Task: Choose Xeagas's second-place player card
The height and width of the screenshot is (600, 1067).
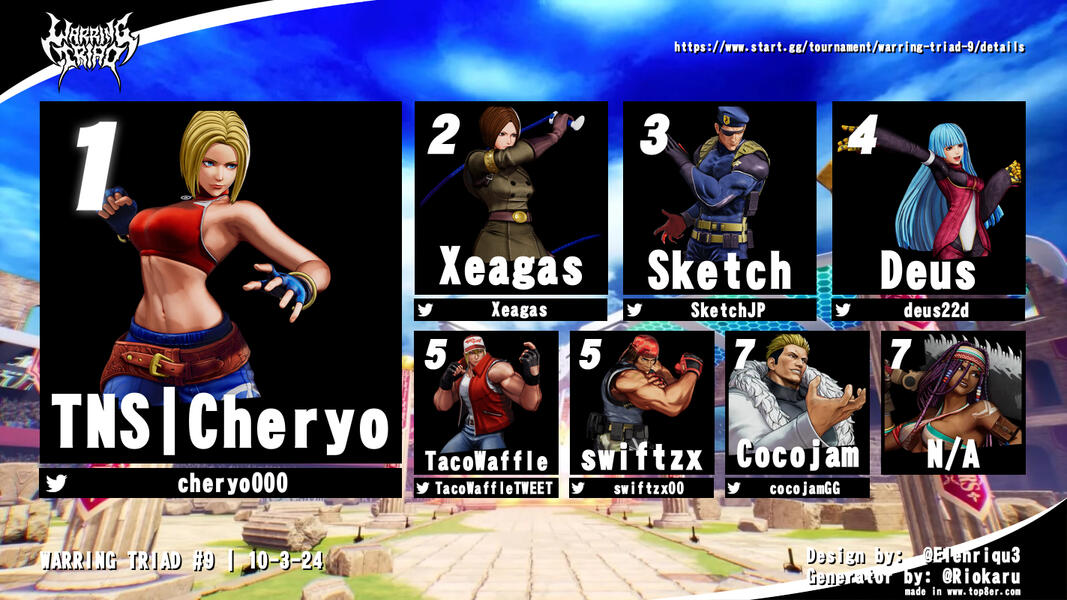Action: coord(511,197)
